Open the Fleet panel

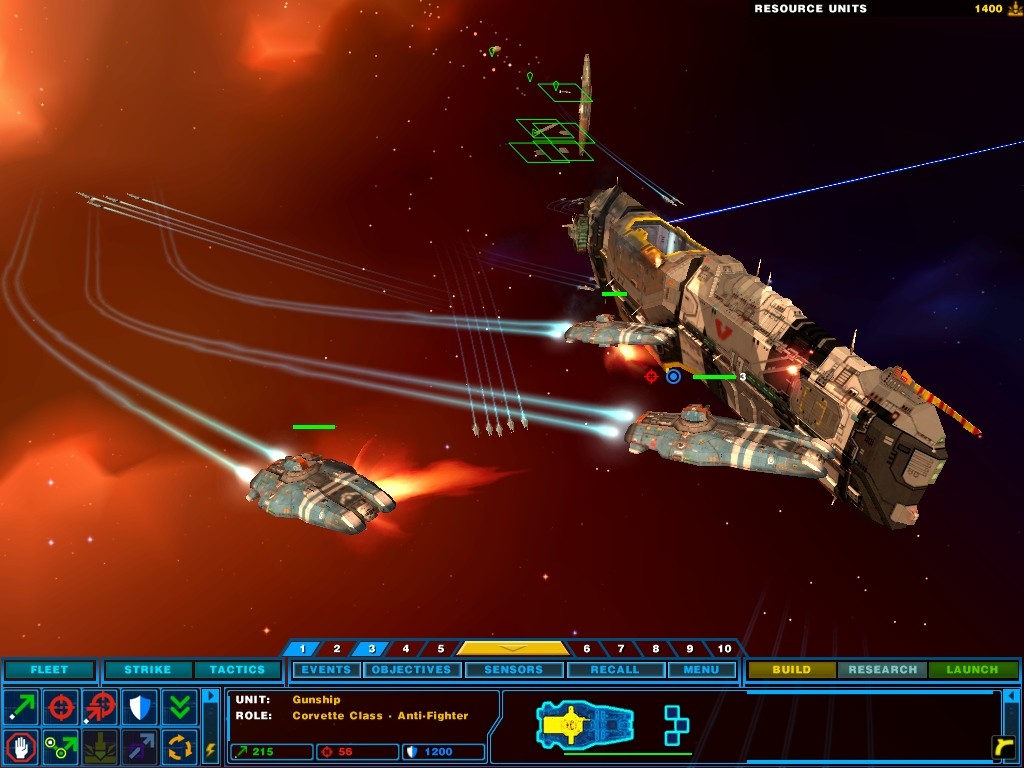(49, 670)
